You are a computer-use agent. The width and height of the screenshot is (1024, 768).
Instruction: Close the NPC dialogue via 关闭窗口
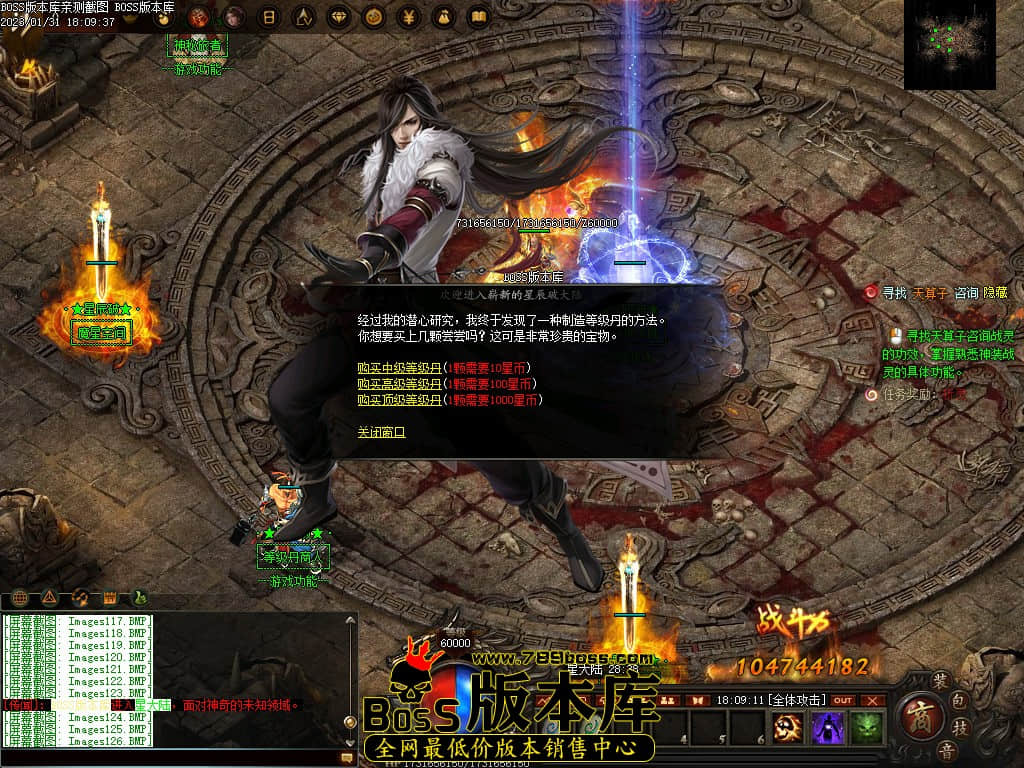[381, 432]
